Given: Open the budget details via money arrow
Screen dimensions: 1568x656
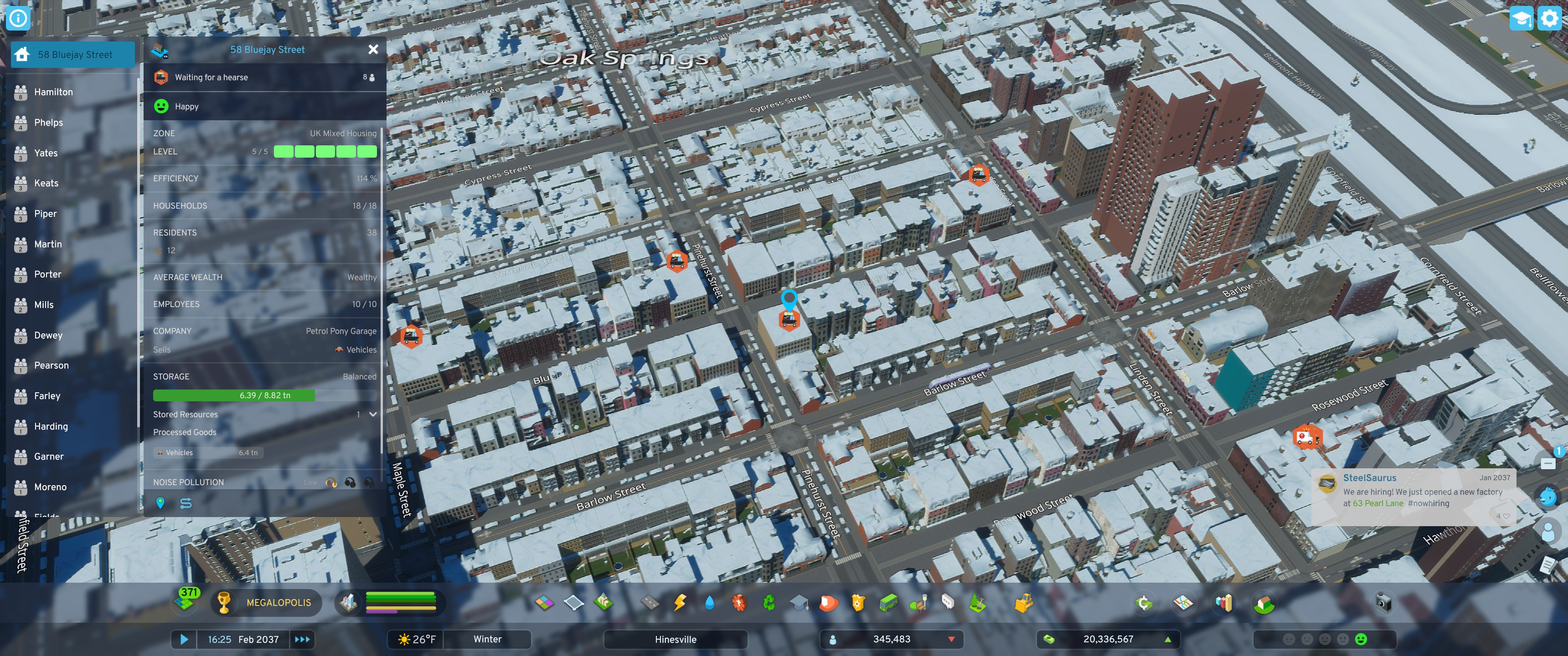Looking at the screenshot, I should coord(1167,640).
